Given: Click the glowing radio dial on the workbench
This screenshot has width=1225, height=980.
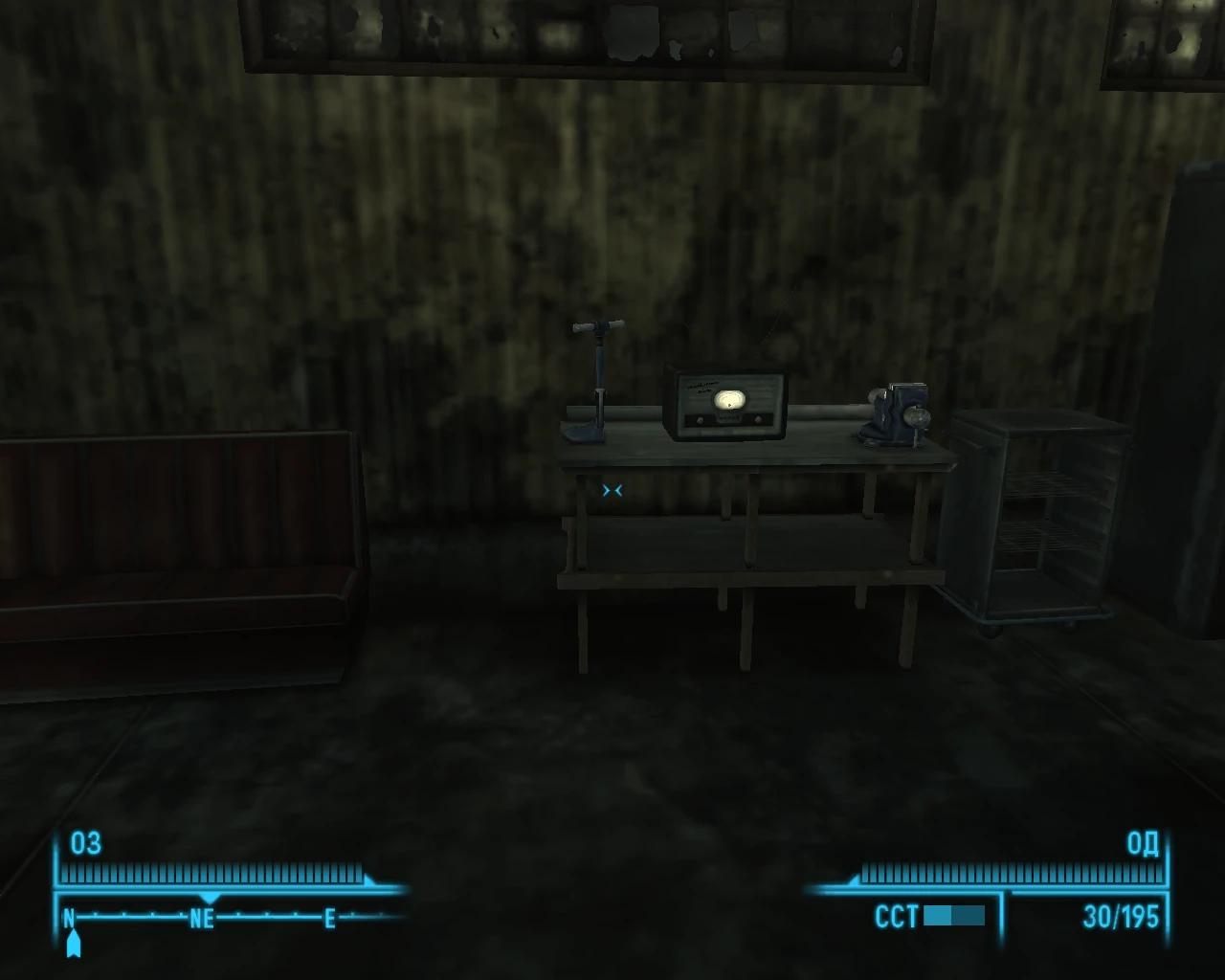Looking at the screenshot, I should pos(730,399).
